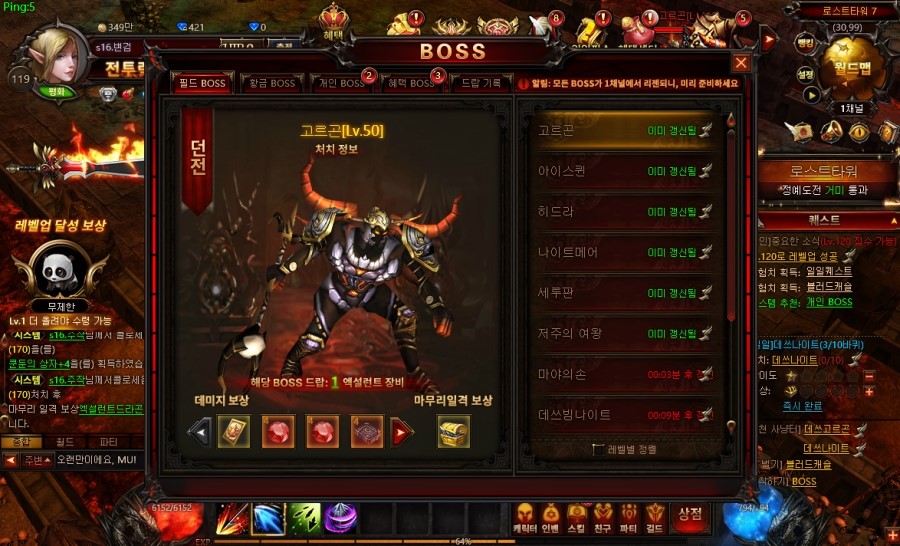Viewport: 900px width, 546px height.
Task: Open the 캐릭터 character menu
Action: coord(523,517)
